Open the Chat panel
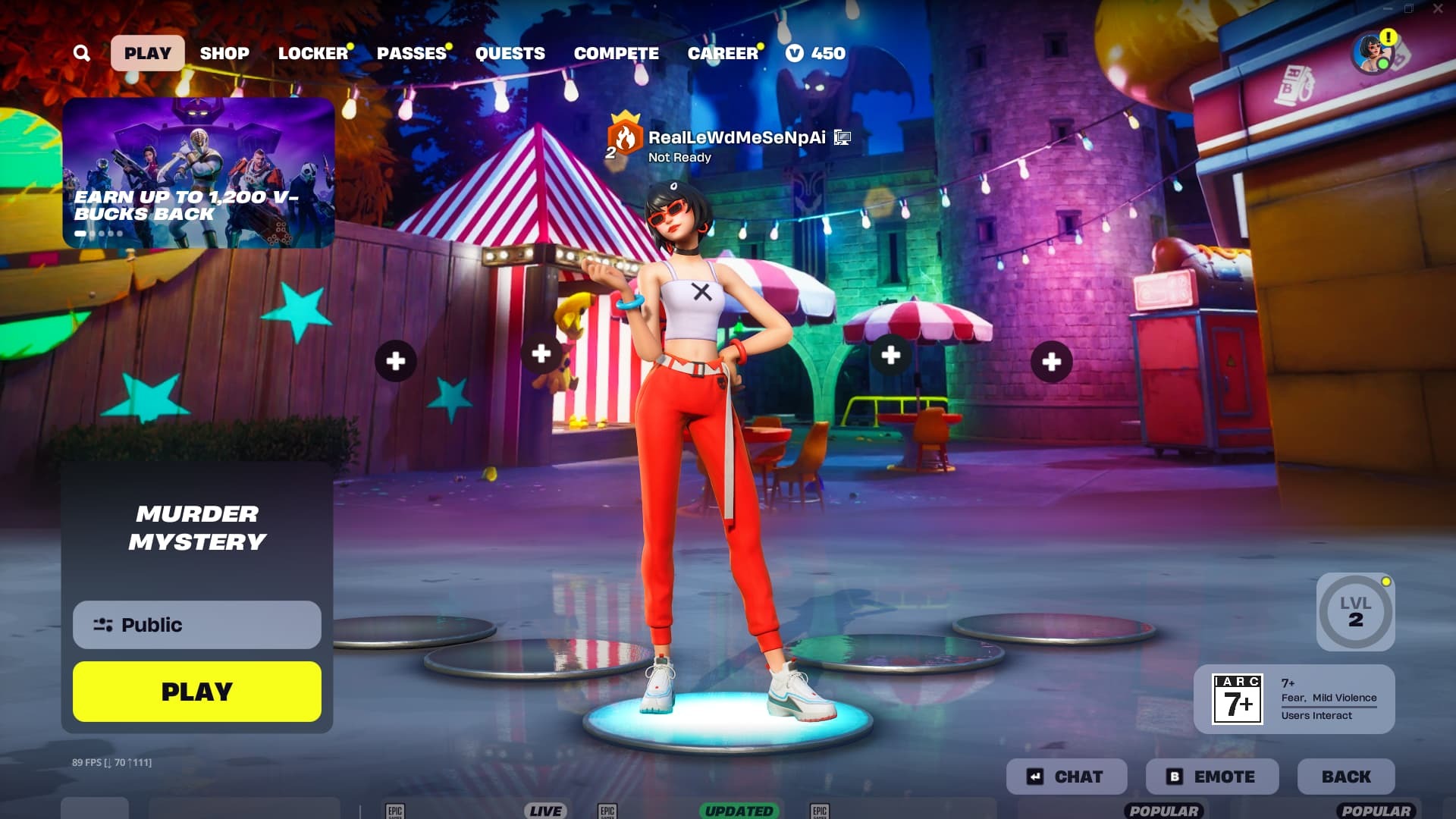Image resolution: width=1456 pixels, height=819 pixels. [x=1066, y=777]
